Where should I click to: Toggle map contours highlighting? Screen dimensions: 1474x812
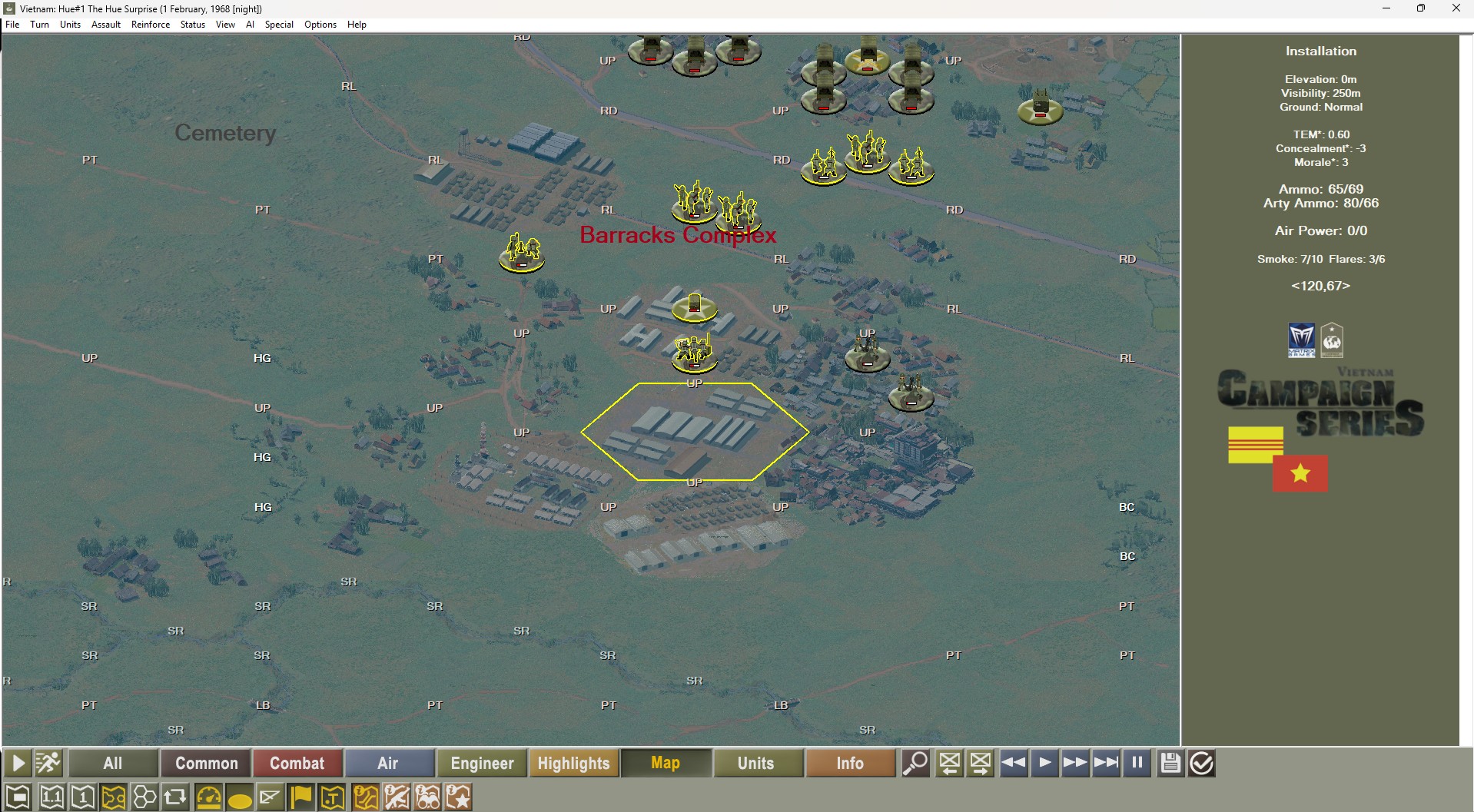[114, 797]
